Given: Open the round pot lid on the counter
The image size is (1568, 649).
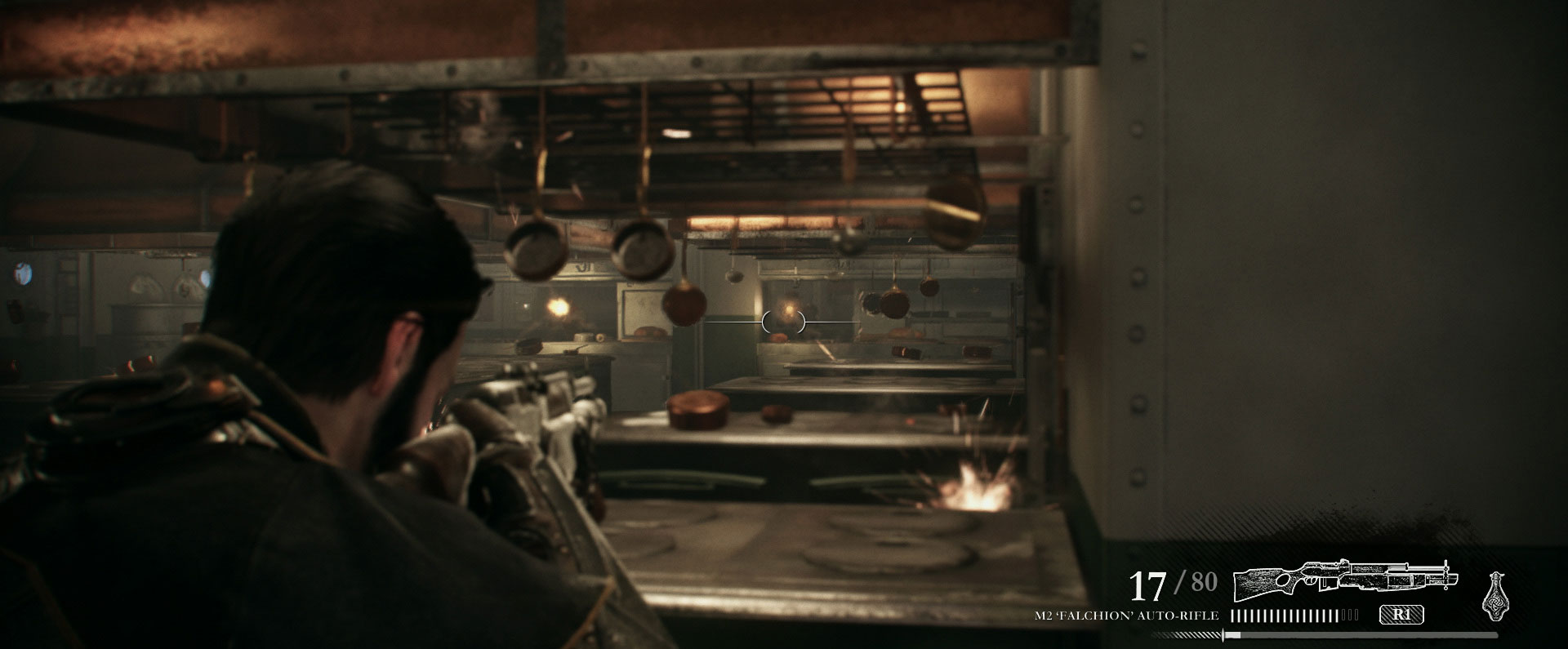Looking at the screenshot, I should (698, 407).
